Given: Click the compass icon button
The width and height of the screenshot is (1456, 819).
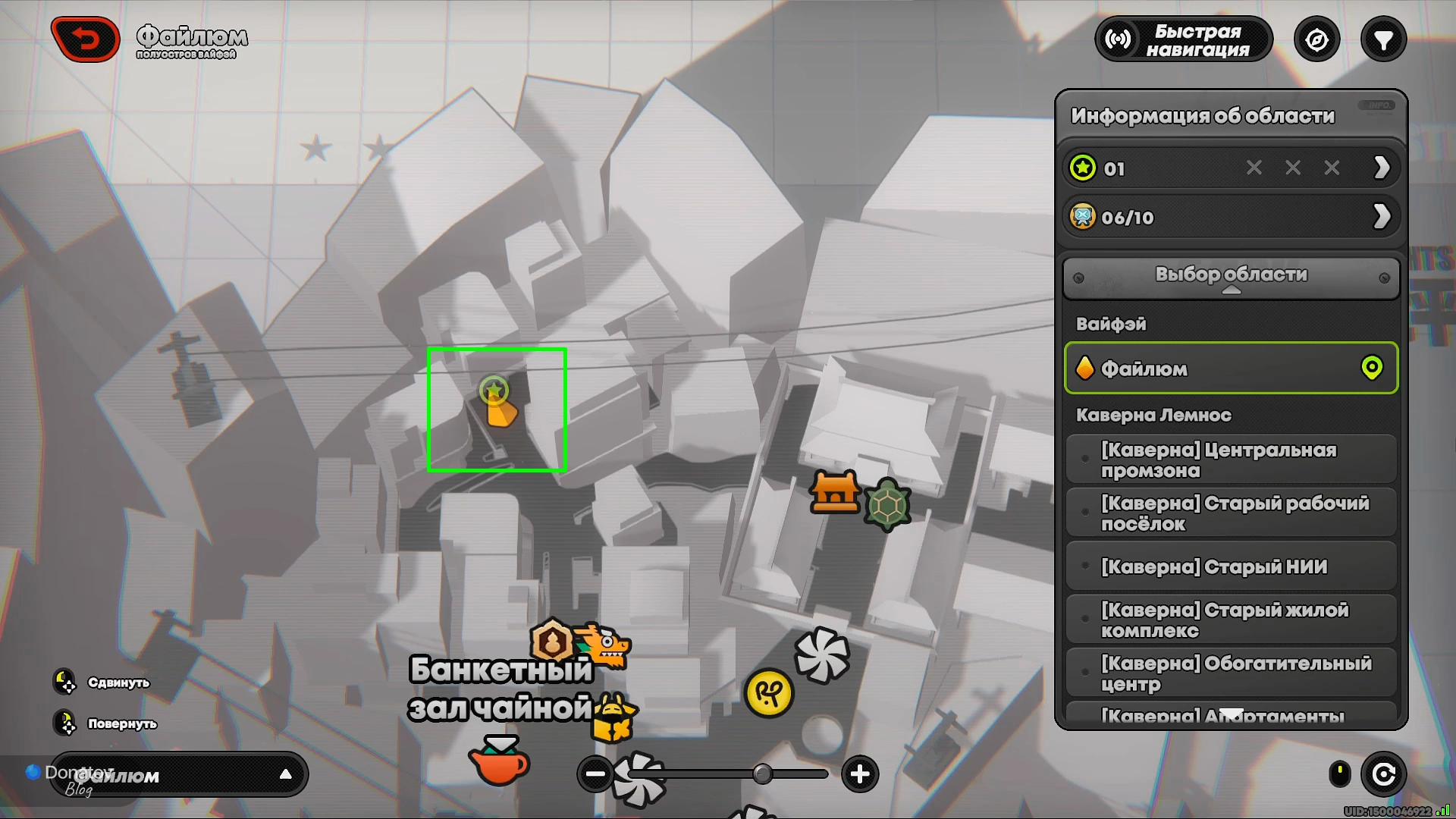Looking at the screenshot, I should pos(1316,39).
